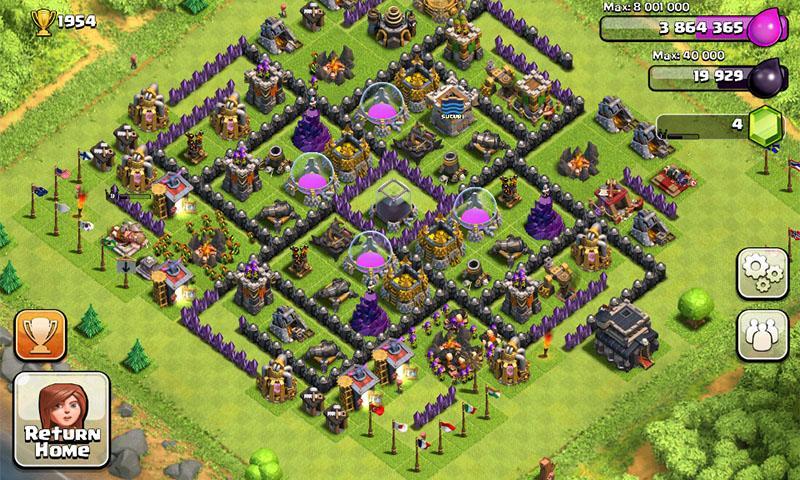Open the orange trophy button

point(41,333)
